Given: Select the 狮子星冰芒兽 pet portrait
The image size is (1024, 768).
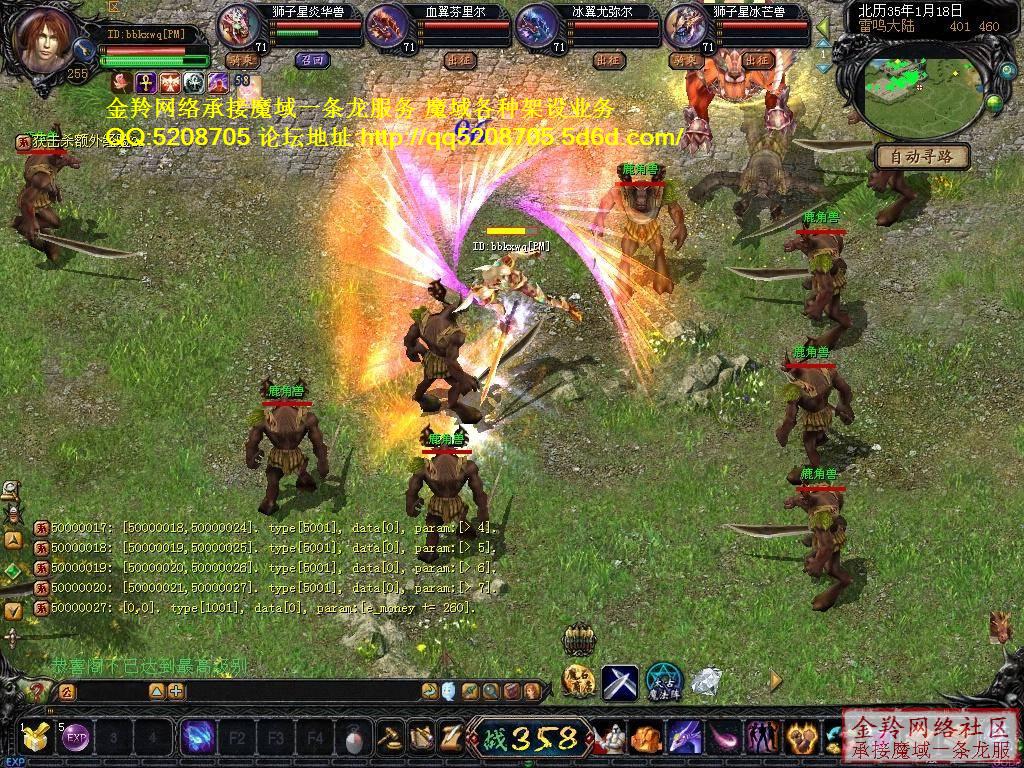Looking at the screenshot, I should point(685,26).
